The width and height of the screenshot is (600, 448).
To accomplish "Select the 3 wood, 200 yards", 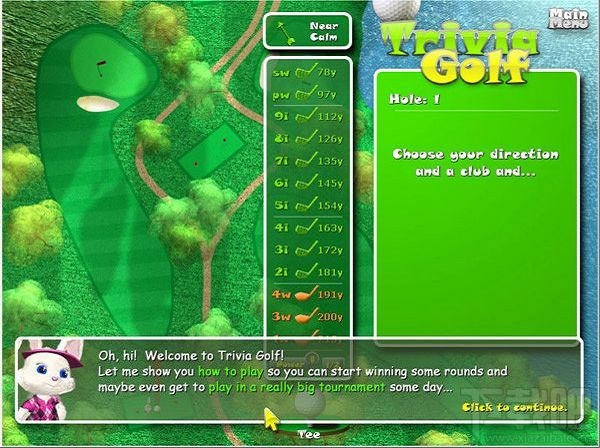I will (308, 316).
